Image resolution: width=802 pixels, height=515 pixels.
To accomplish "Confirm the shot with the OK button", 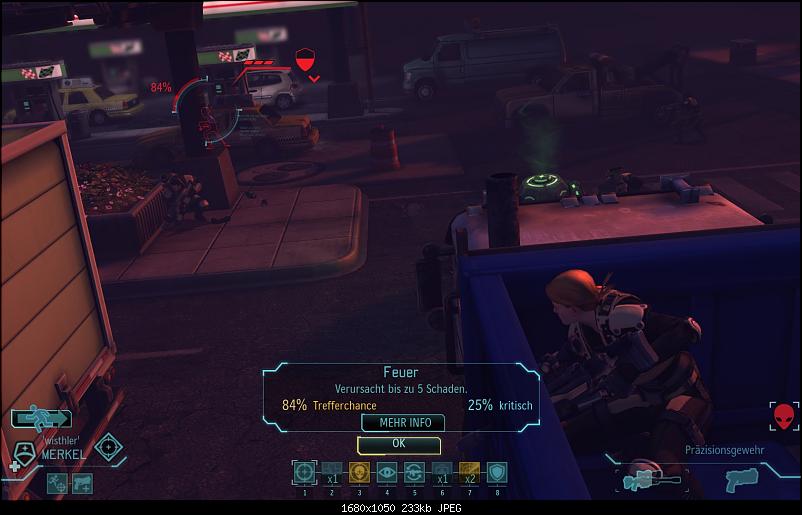I will click(x=398, y=443).
